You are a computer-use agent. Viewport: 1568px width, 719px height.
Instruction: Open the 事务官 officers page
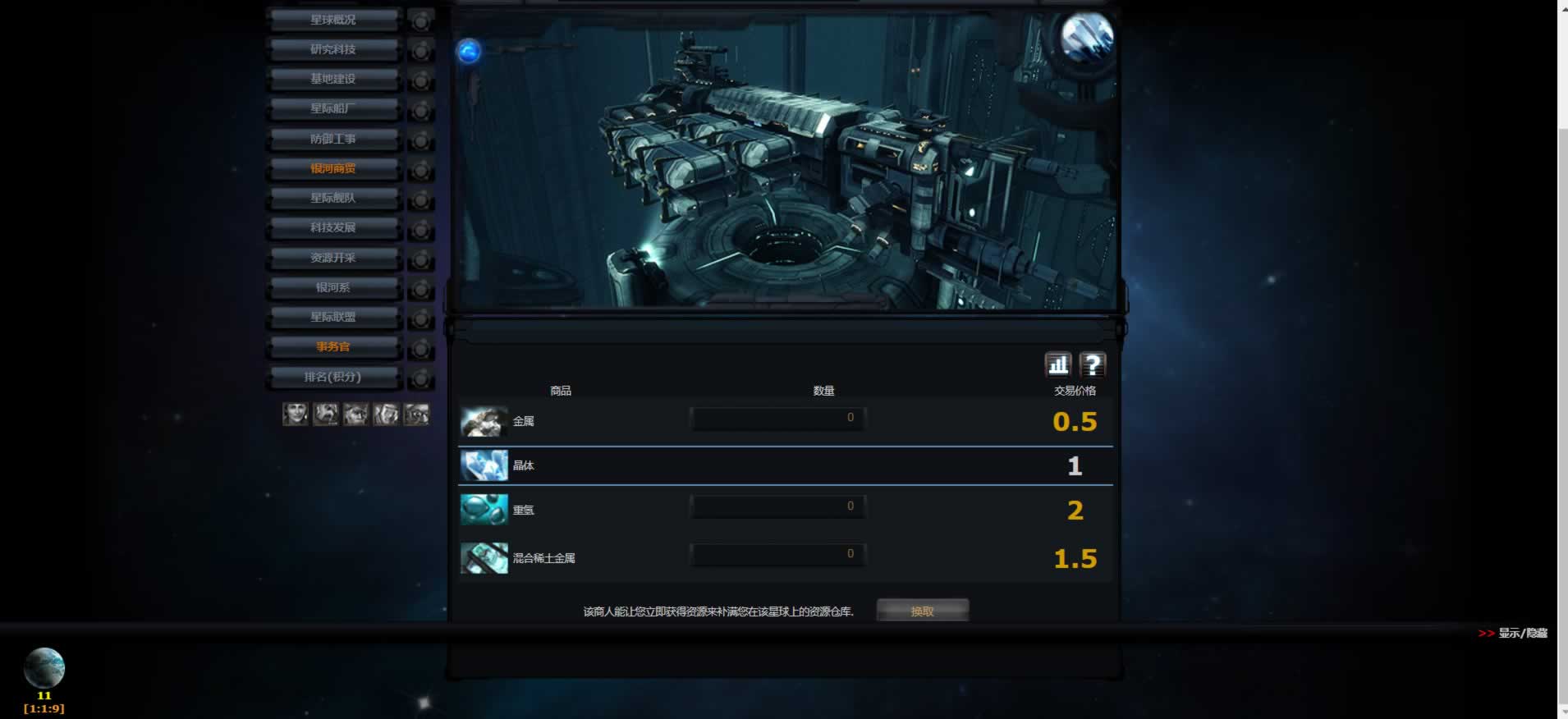[x=333, y=346]
